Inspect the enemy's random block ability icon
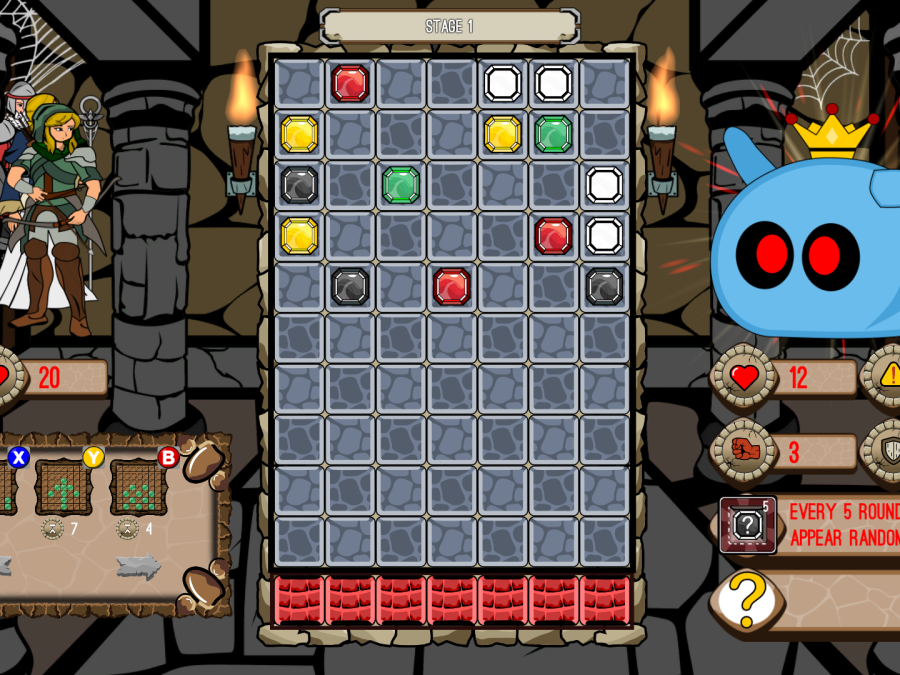Viewport: 900px width, 675px height. point(748,524)
